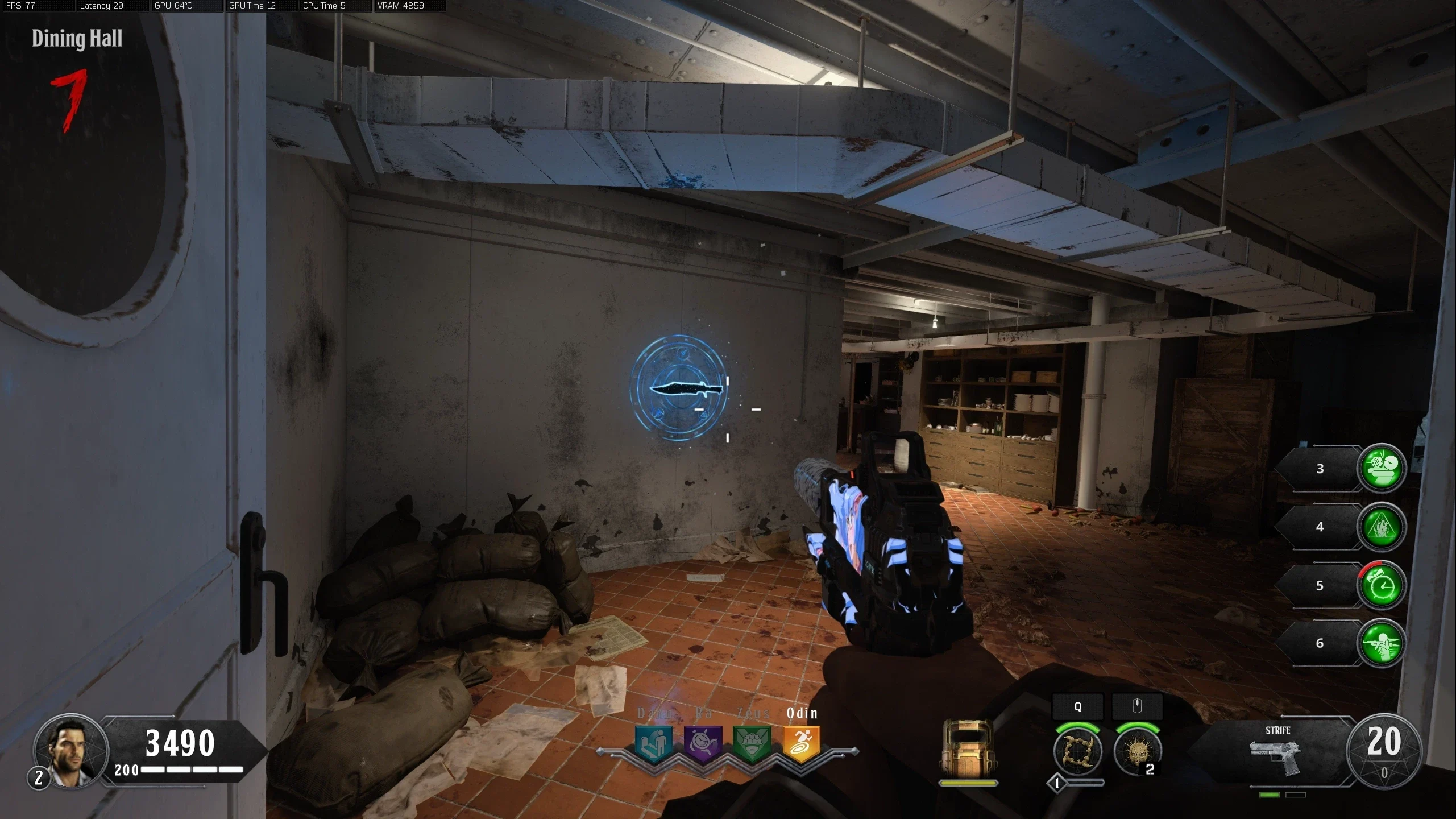Image resolution: width=1456 pixels, height=819 pixels.
Task: Use the rifle soldier elixir in slot 6
Action: pos(1382,643)
